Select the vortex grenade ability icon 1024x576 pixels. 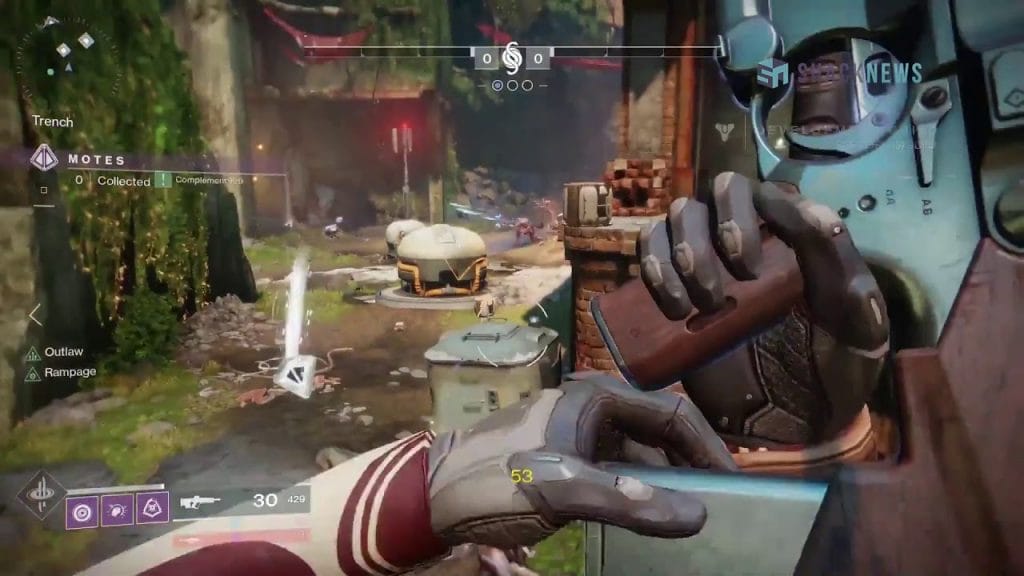[82, 511]
